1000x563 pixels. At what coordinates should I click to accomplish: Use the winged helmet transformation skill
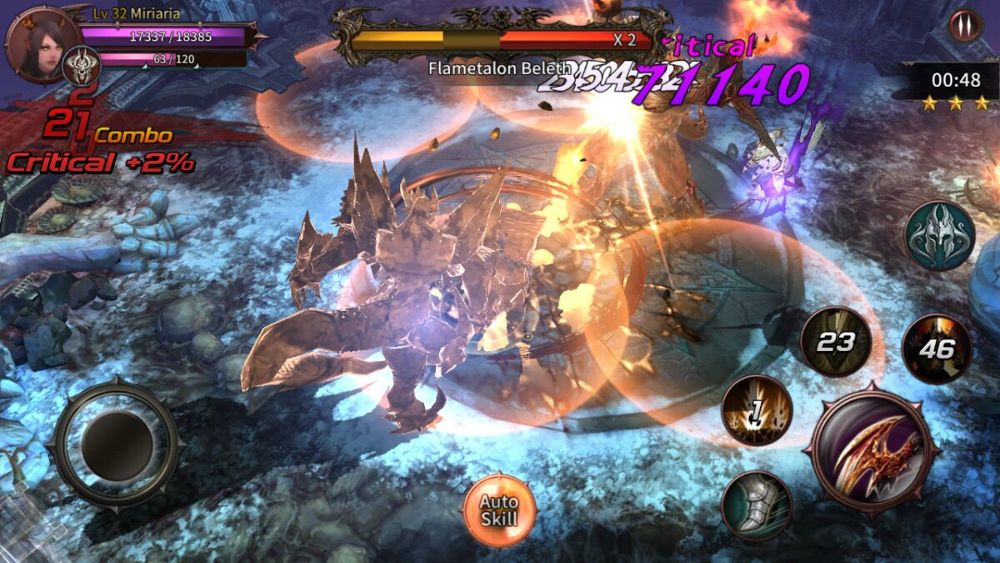(939, 237)
